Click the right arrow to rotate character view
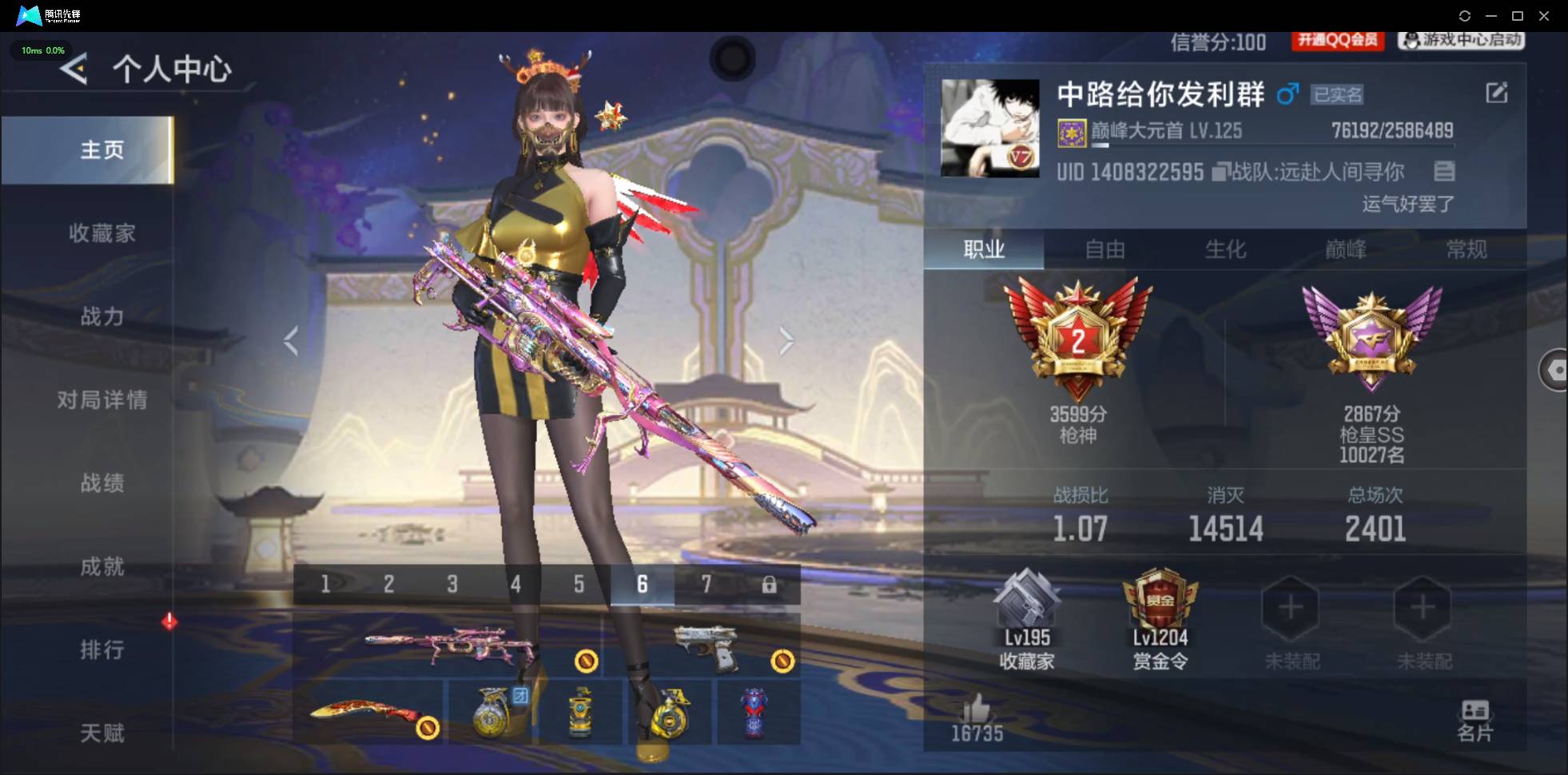 (787, 340)
